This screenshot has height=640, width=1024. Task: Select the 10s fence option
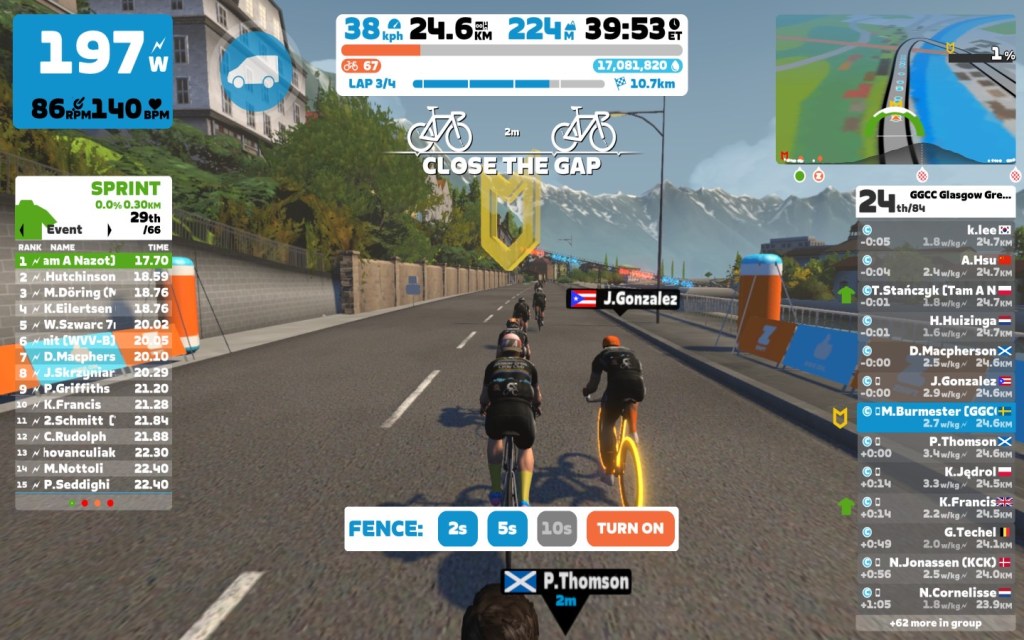click(556, 528)
